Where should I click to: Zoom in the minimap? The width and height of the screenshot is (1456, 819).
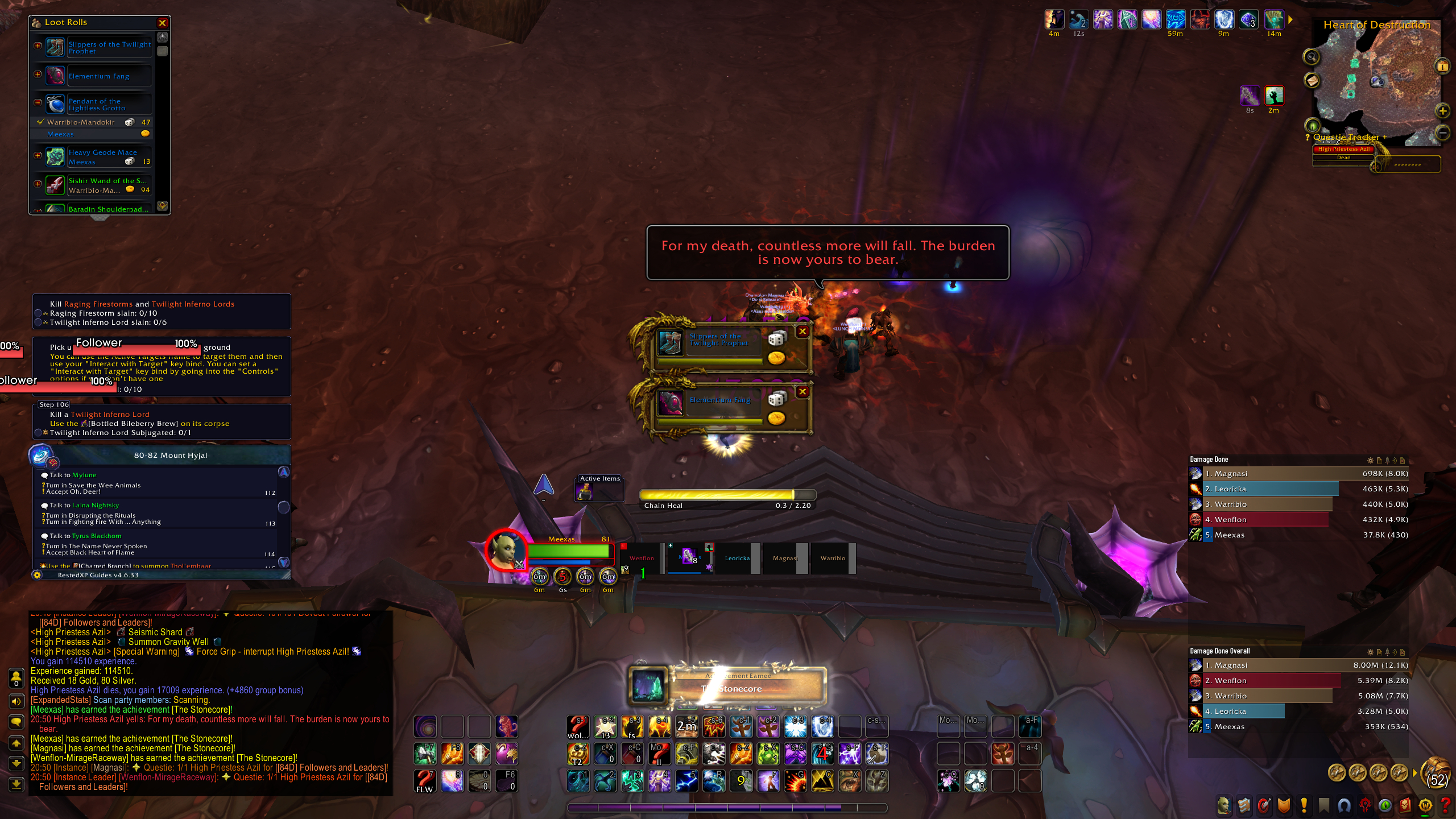click(1442, 111)
